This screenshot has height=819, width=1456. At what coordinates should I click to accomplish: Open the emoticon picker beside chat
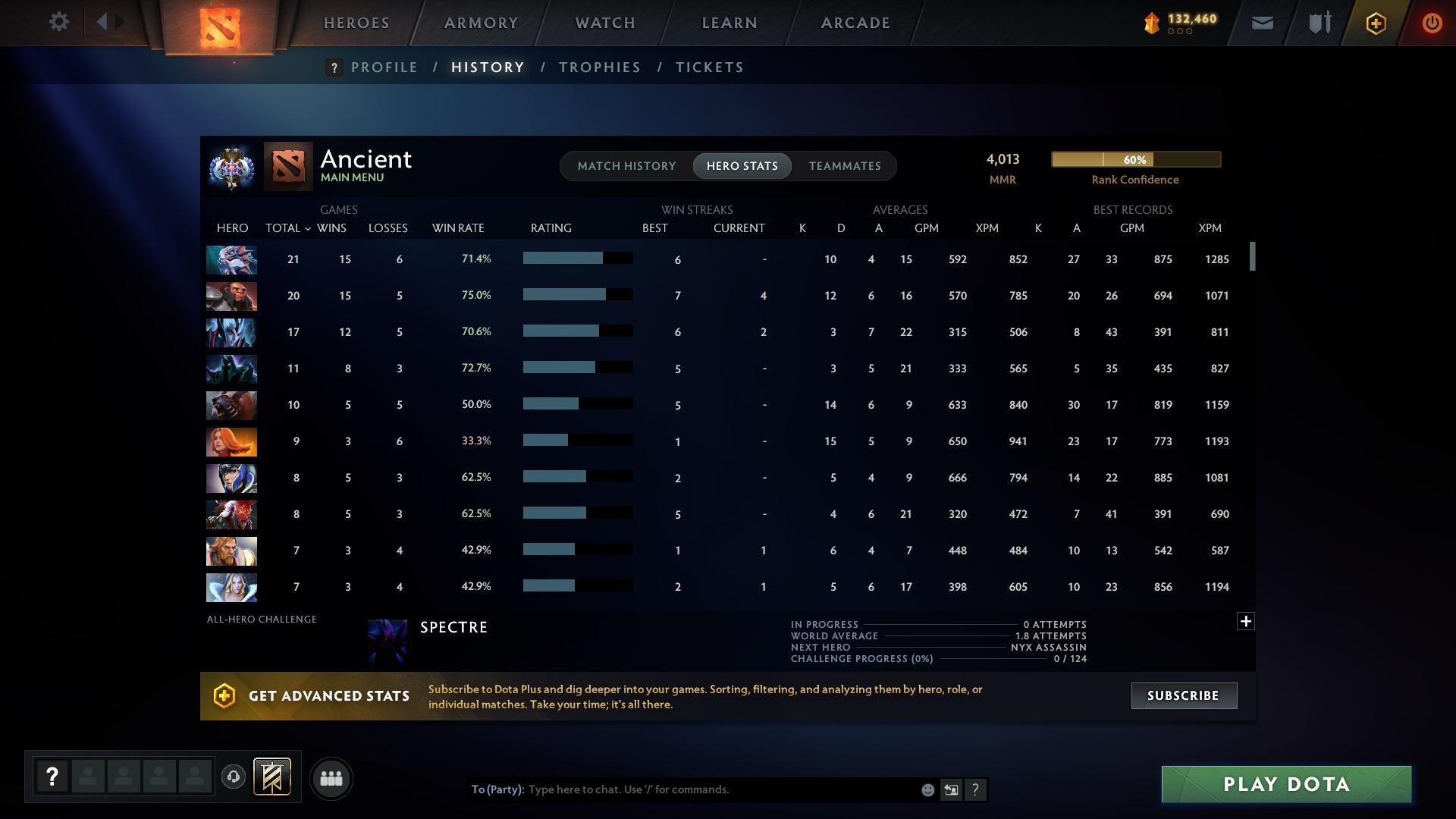927,789
